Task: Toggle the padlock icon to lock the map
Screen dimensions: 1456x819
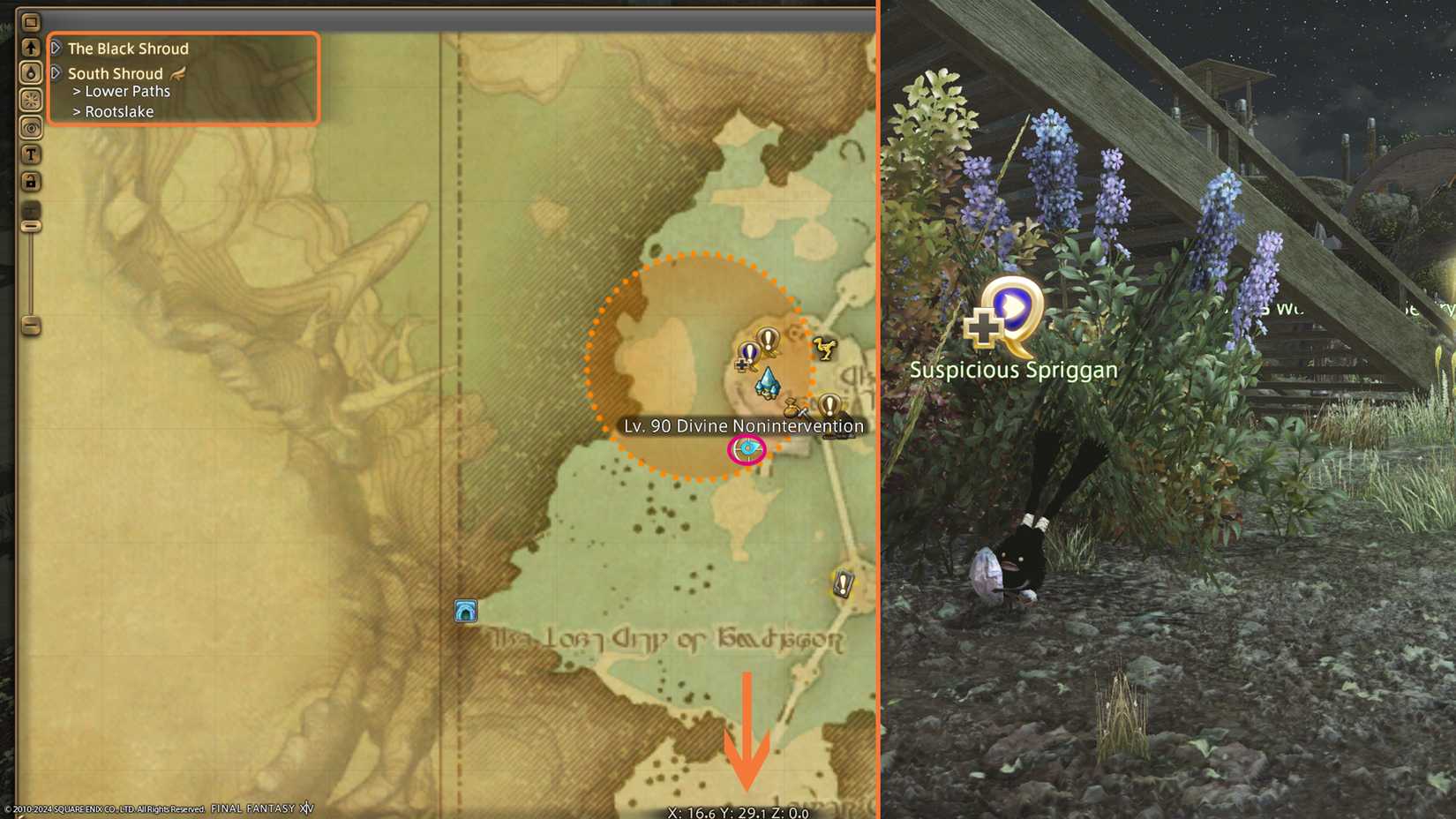Action: pos(32,178)
